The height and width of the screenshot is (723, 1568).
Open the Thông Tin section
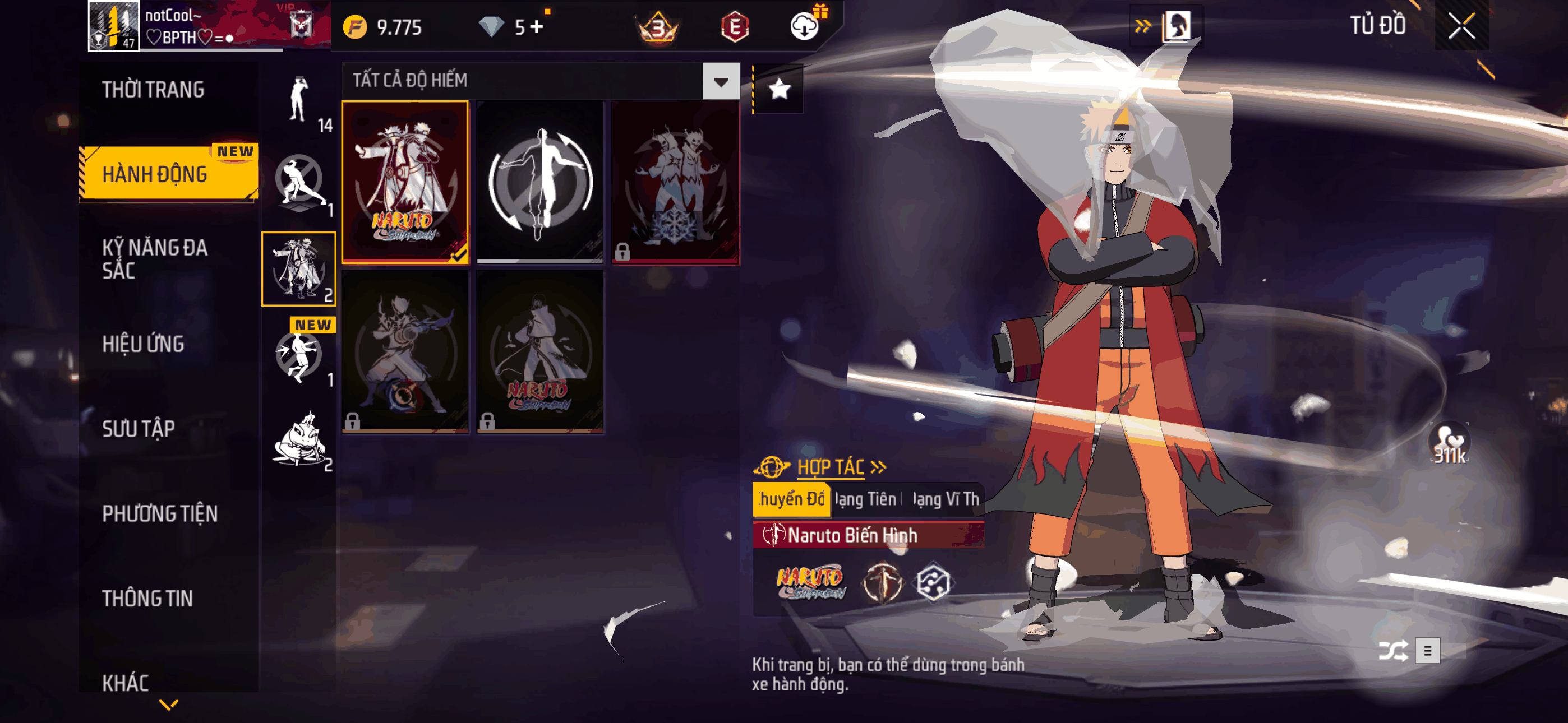147,598
